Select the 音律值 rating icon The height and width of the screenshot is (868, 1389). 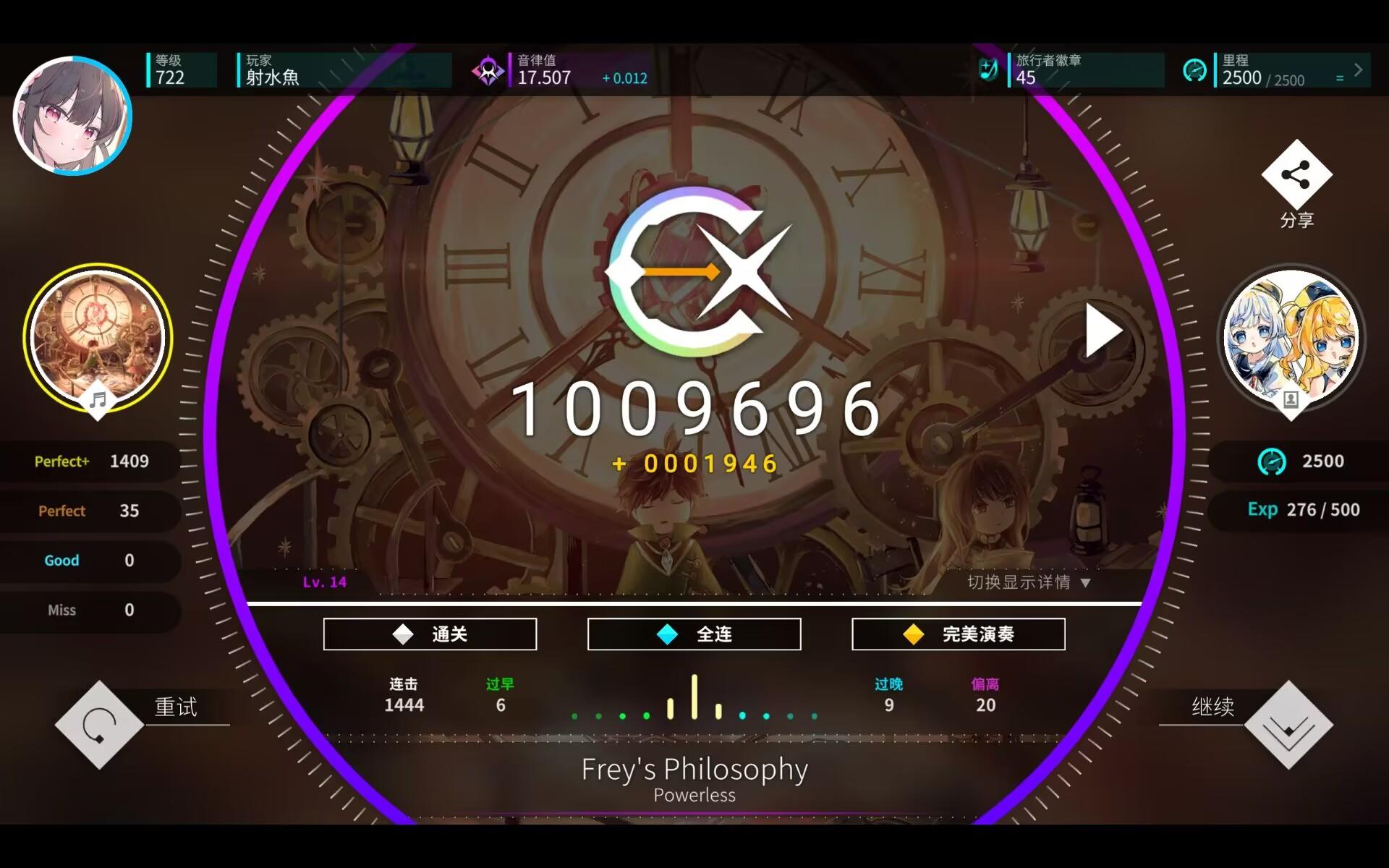(488, 69)
